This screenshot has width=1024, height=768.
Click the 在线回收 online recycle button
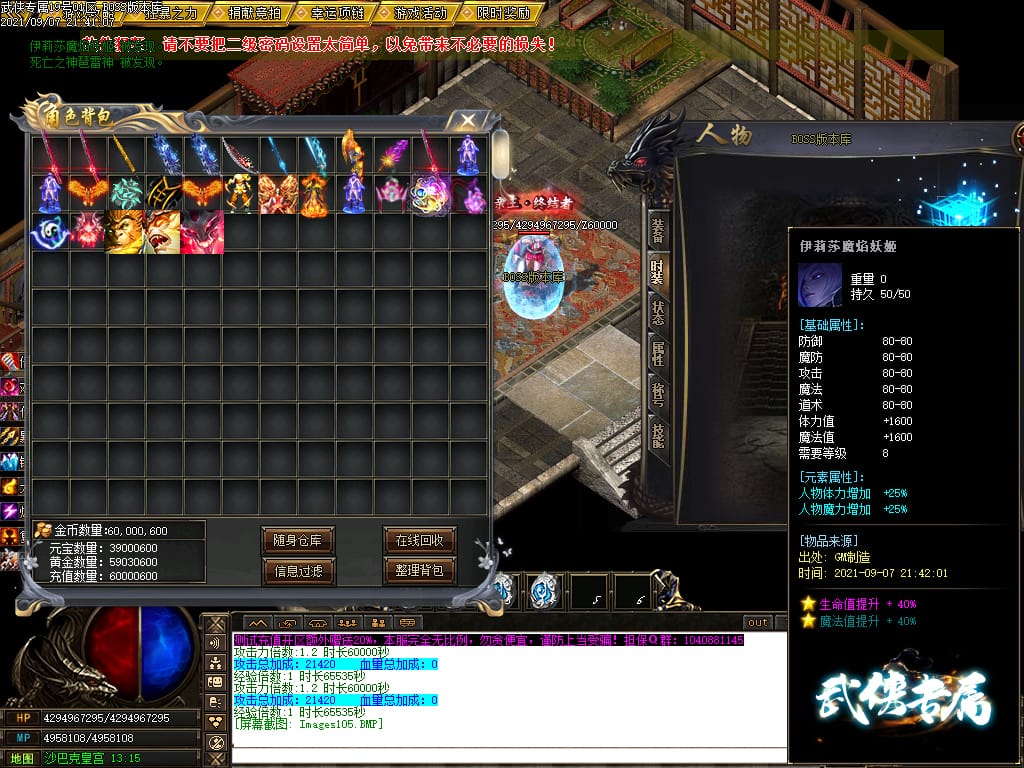420,541
